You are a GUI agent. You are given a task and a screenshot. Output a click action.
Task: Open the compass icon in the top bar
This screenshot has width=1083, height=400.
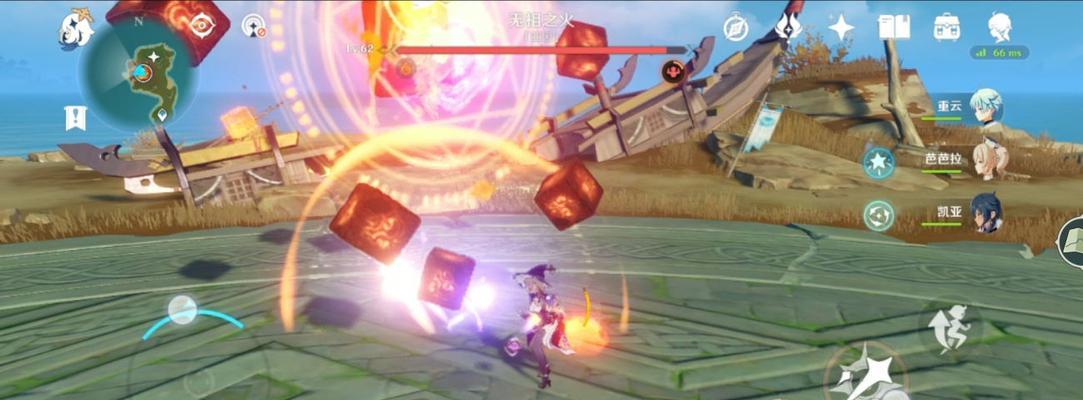pyautogui.click(x=736, y=27)
